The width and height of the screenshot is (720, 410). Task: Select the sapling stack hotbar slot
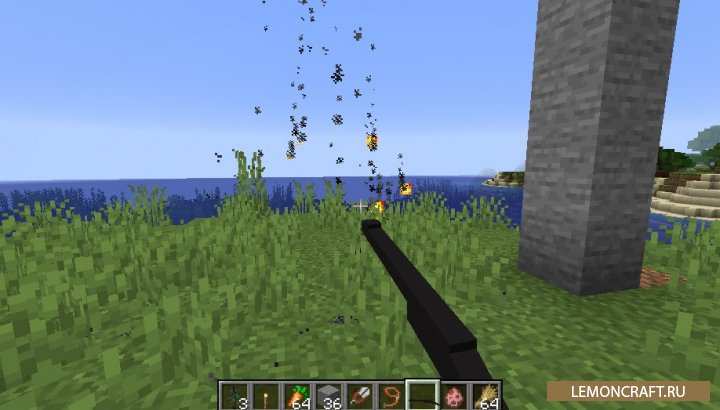point(230,397)
